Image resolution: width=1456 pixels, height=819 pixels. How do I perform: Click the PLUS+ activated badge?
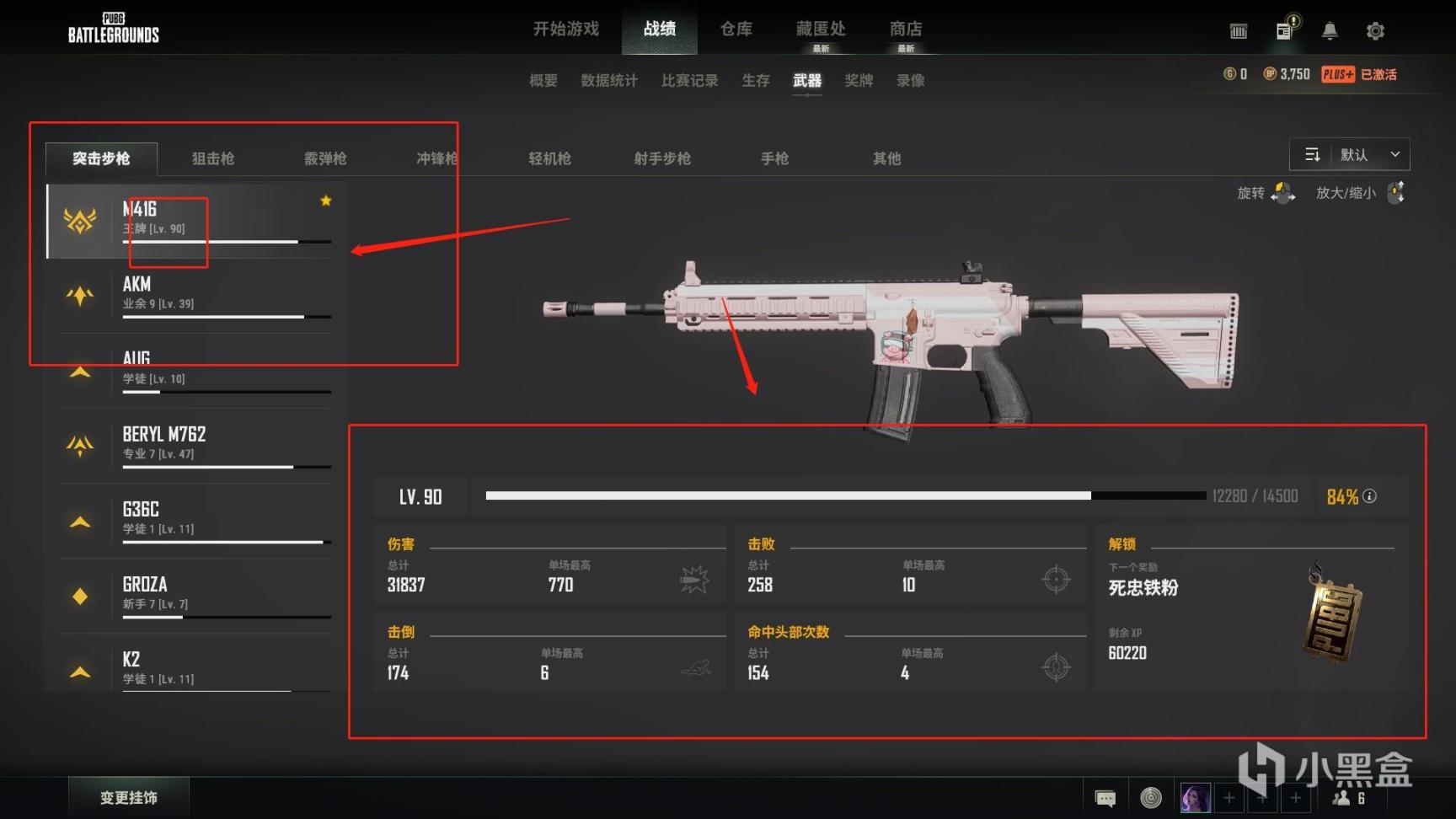[1338, 74]
